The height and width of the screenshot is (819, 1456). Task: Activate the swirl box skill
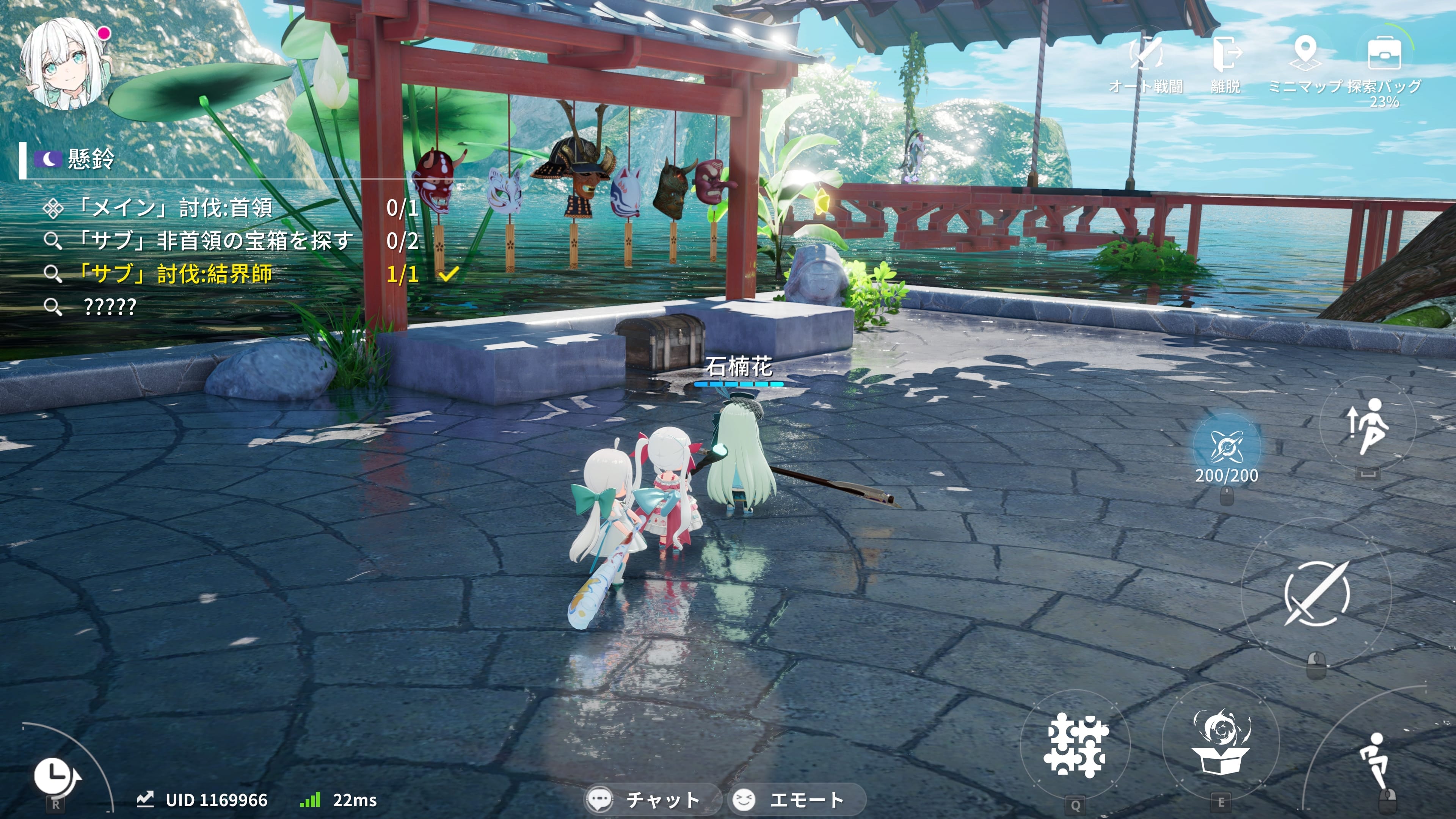point(1221,742)
